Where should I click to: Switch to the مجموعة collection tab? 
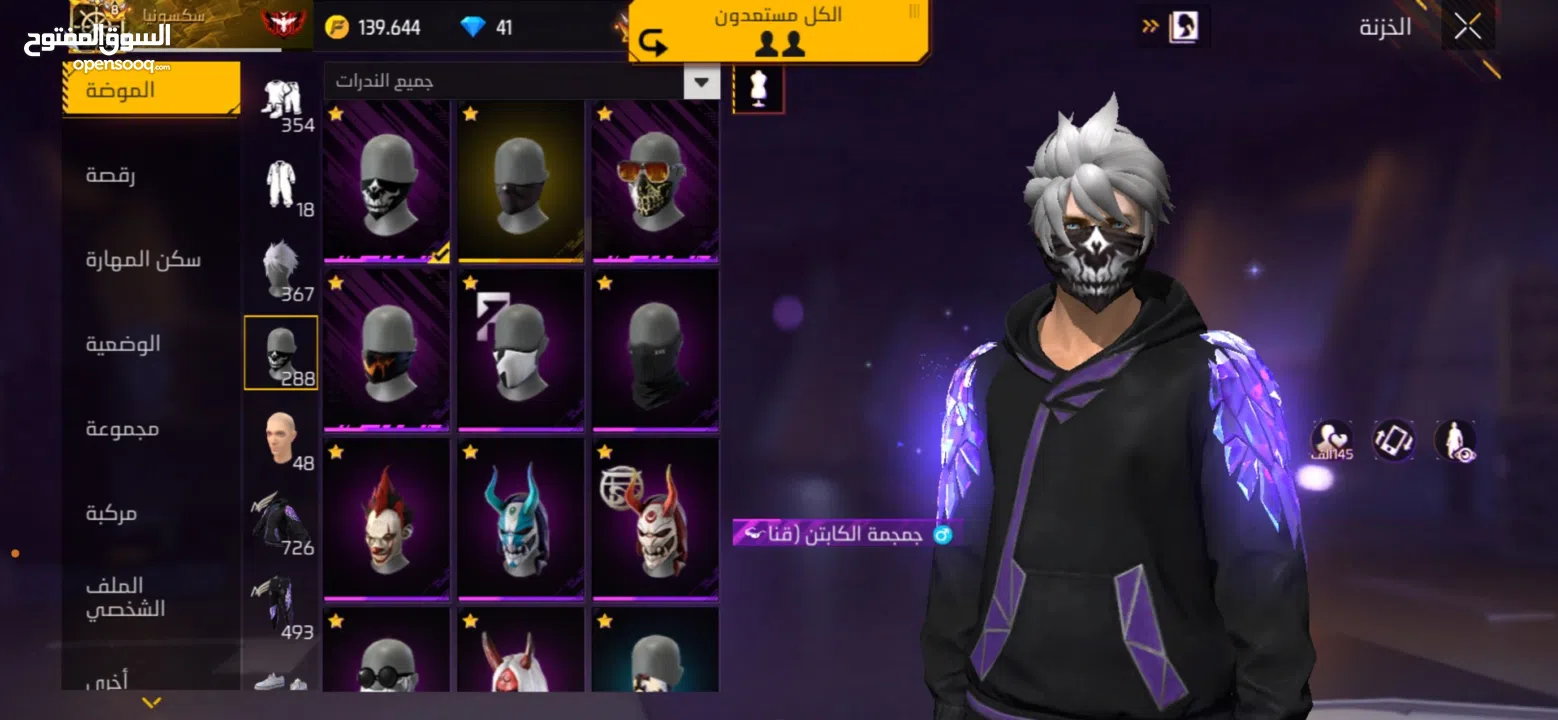(x=122, y=428)
